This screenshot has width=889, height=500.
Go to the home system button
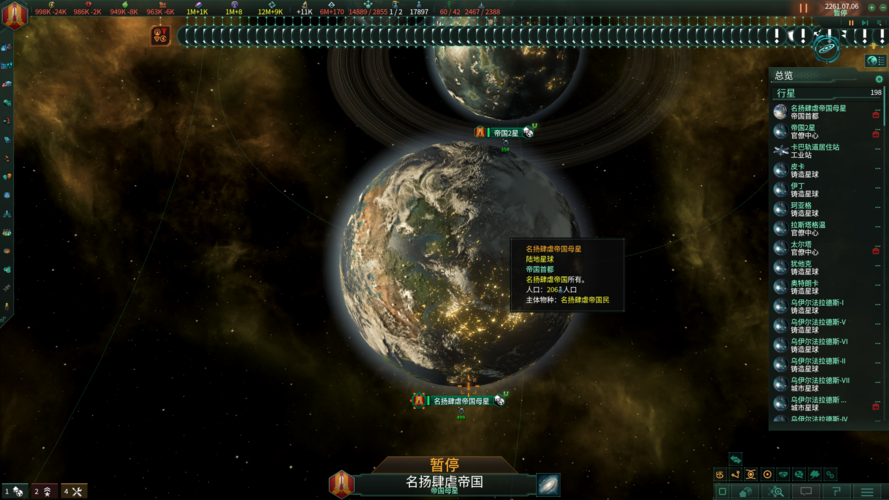point(746,492)
